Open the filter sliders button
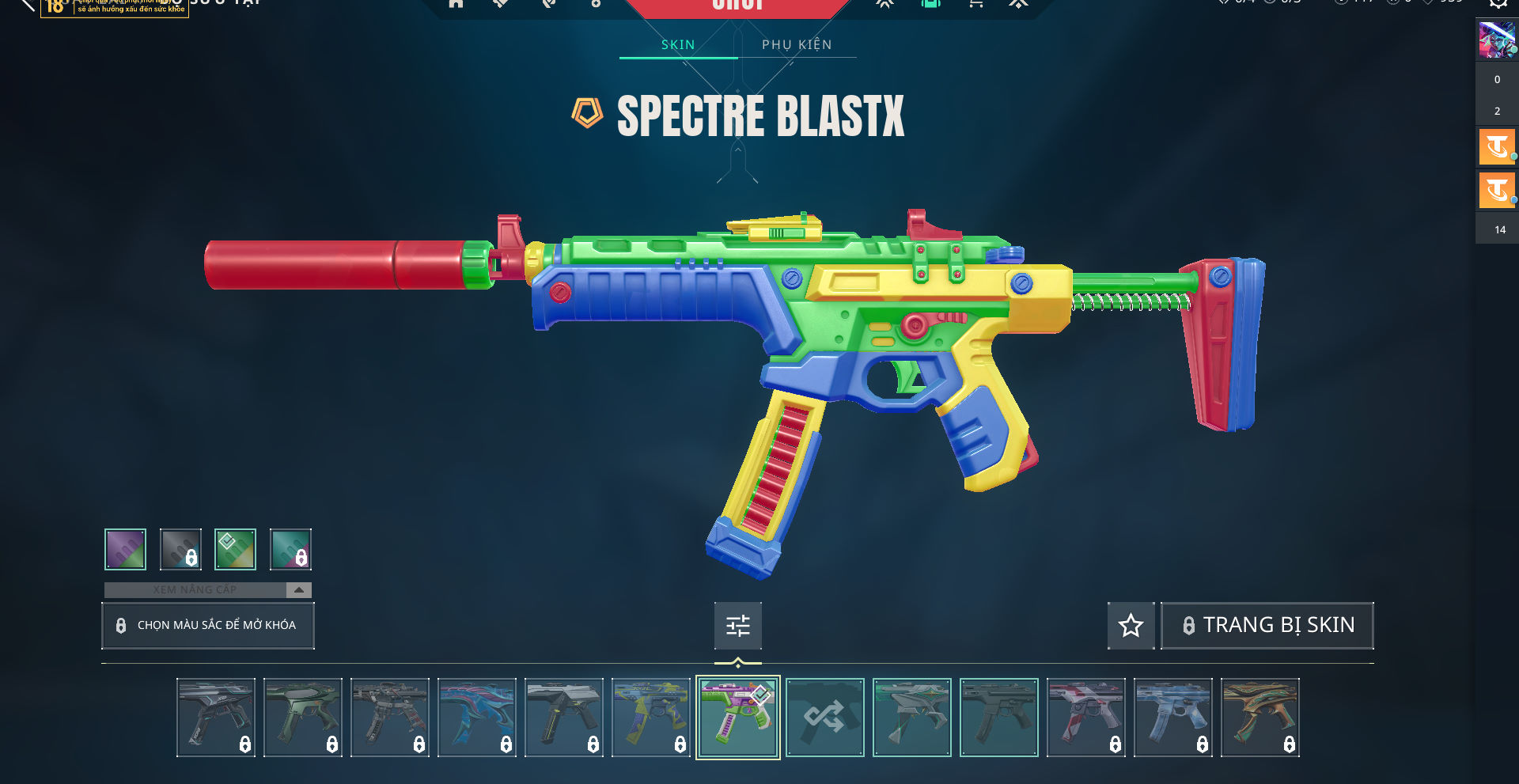This screenshot has height=784, width=1519. [x=737, y=626]
